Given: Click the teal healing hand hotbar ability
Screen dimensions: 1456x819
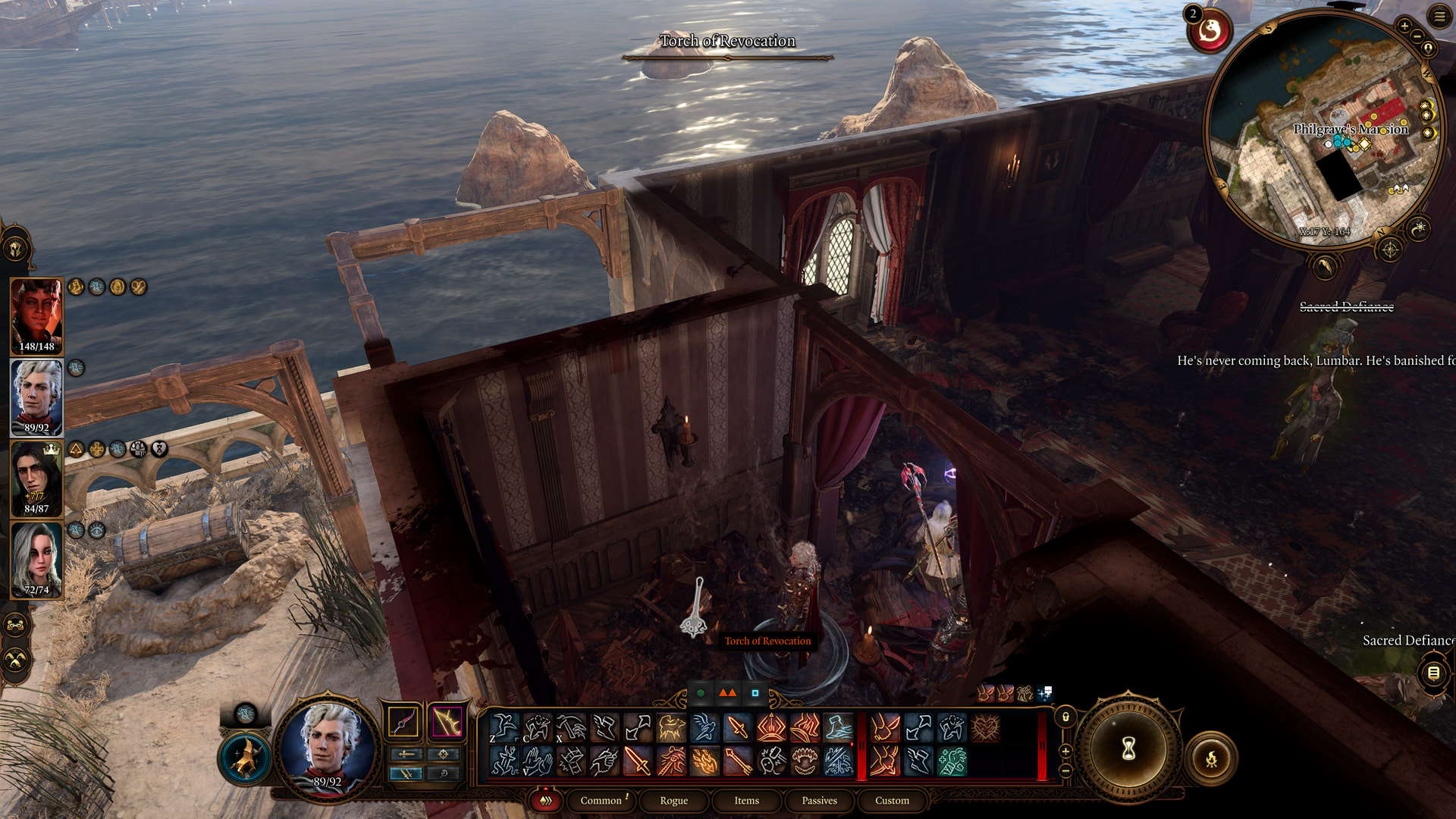Looking at the screenshot, I should [952, 761].
